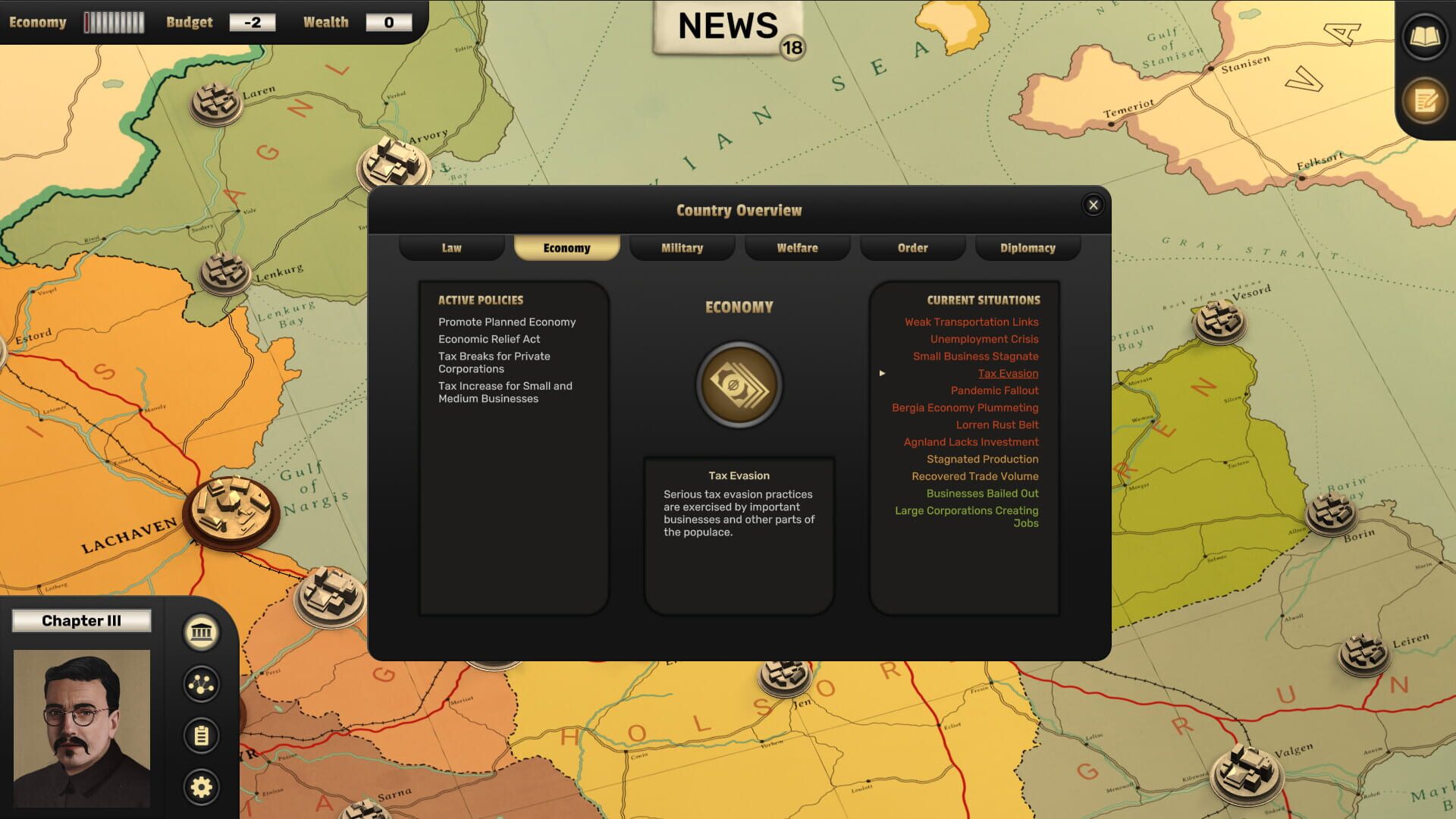Switch to the Diplomacy tab
Screen dimensions: 1456x819
click(1028, 248)
